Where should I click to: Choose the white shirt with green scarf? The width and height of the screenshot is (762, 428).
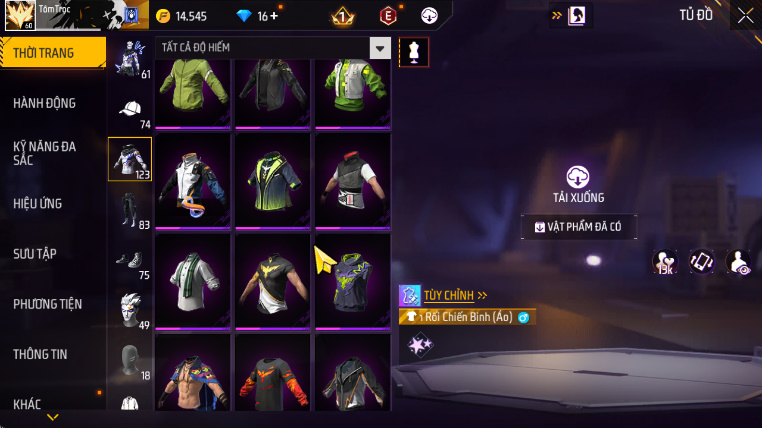(191, 278)
